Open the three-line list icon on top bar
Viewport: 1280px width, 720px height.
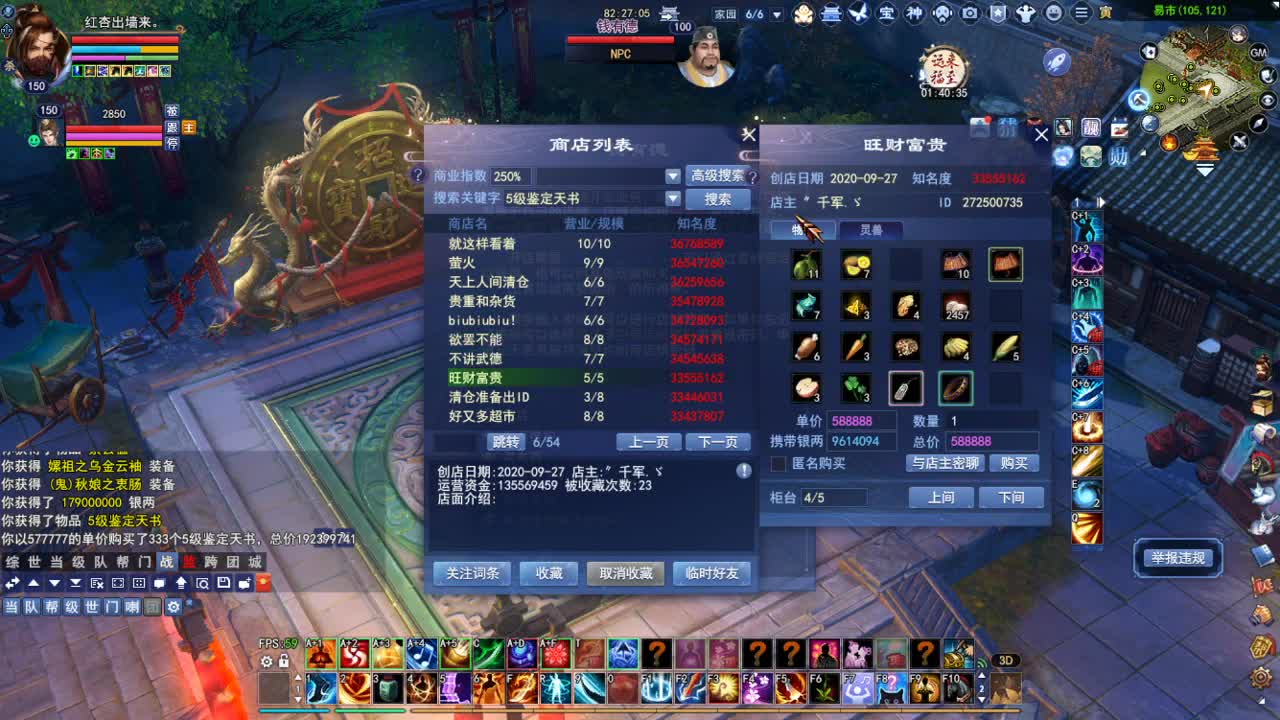1082,14
